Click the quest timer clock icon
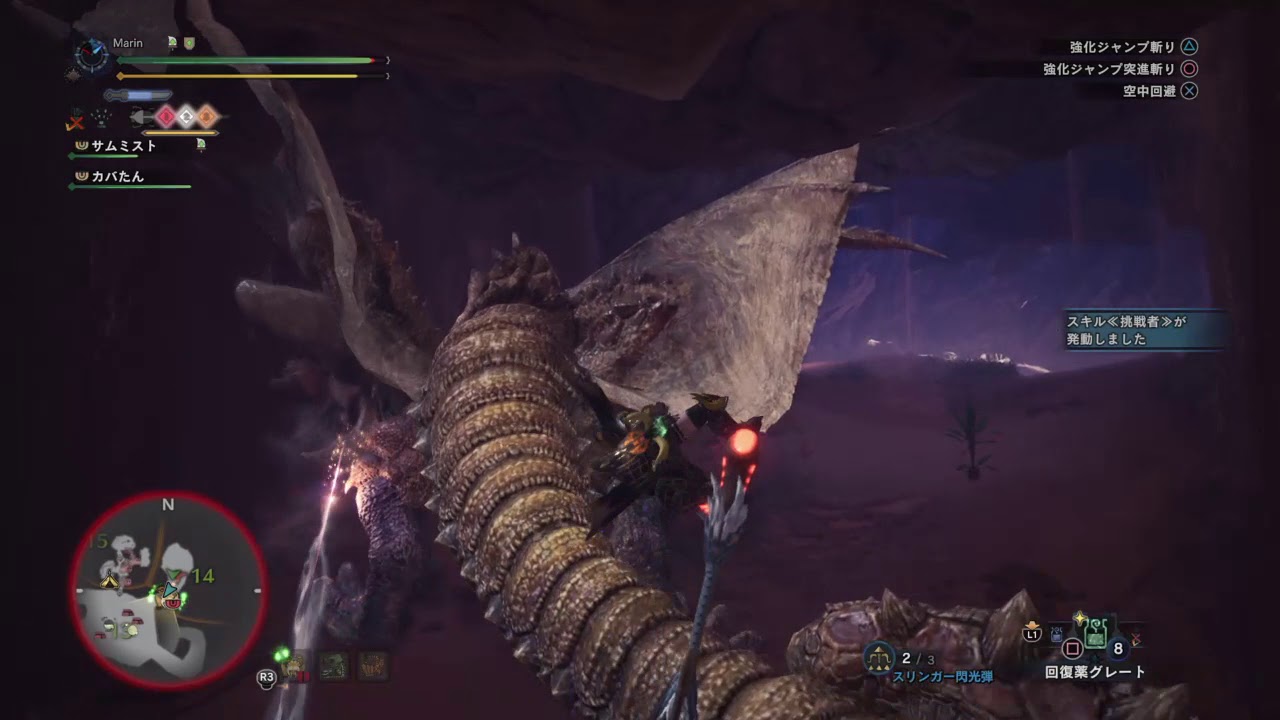Screen dimensions: 1280x720 tap(92, 55)
